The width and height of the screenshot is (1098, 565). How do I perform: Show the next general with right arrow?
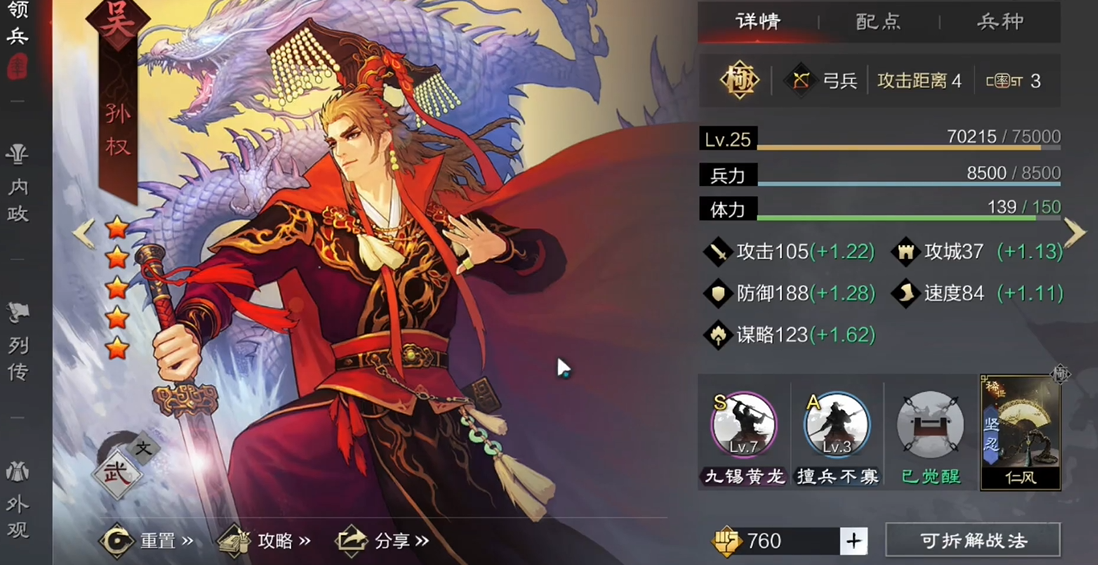1074,232
